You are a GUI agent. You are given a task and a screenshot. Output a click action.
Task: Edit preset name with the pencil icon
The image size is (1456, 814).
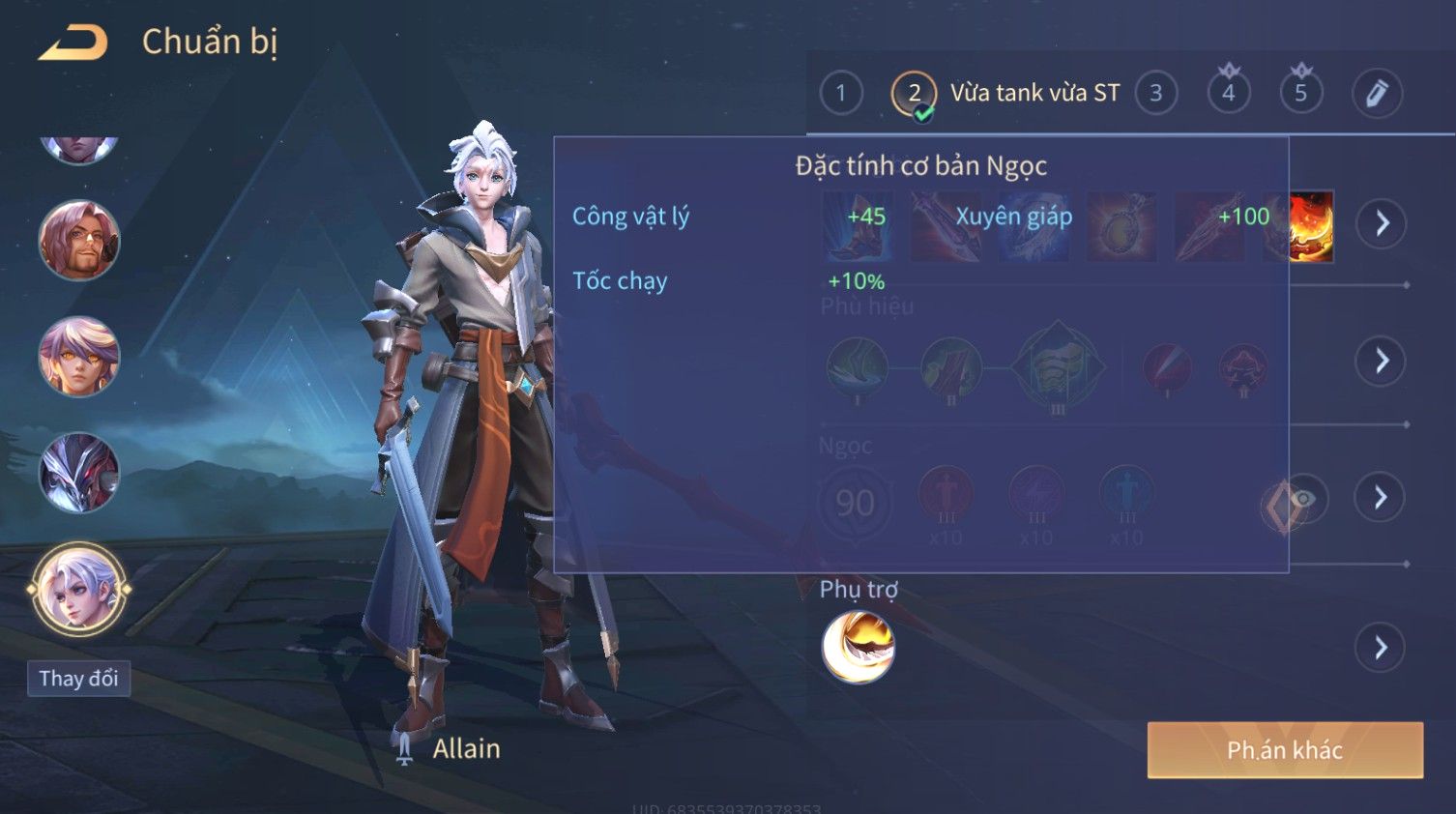click(x=1376, y=93)
